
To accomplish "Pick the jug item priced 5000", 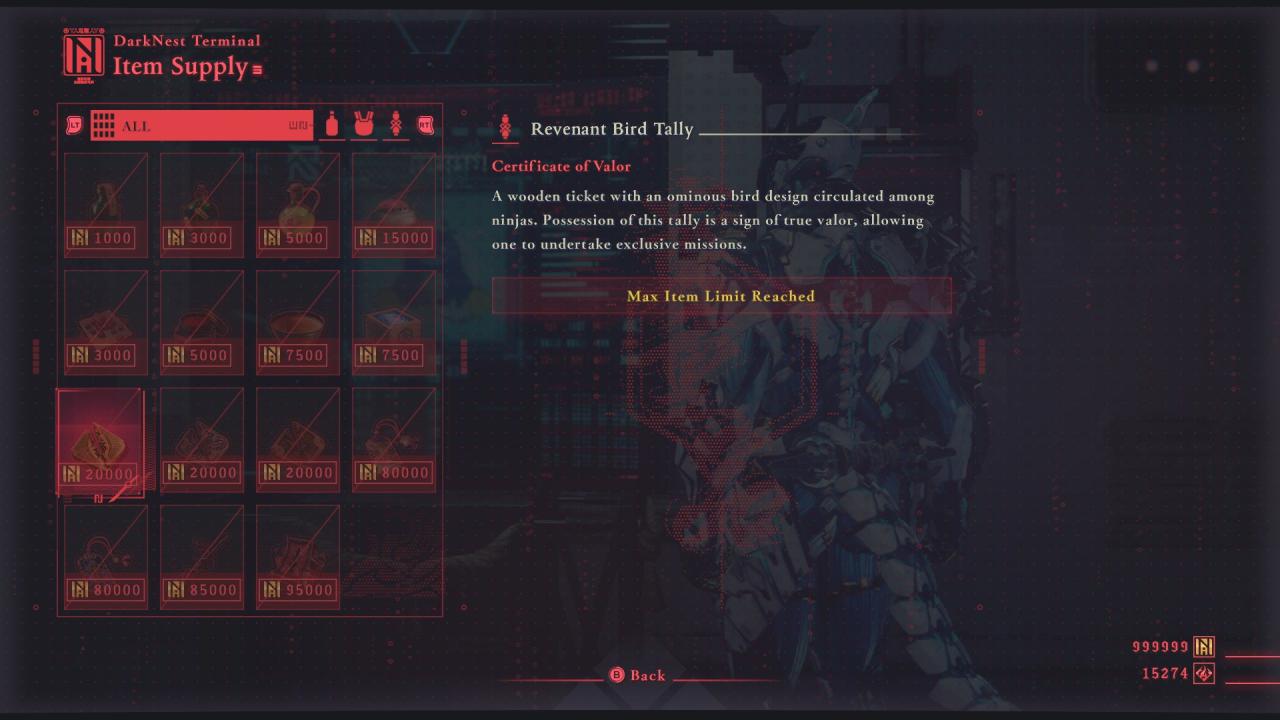I will pos(298,205).
